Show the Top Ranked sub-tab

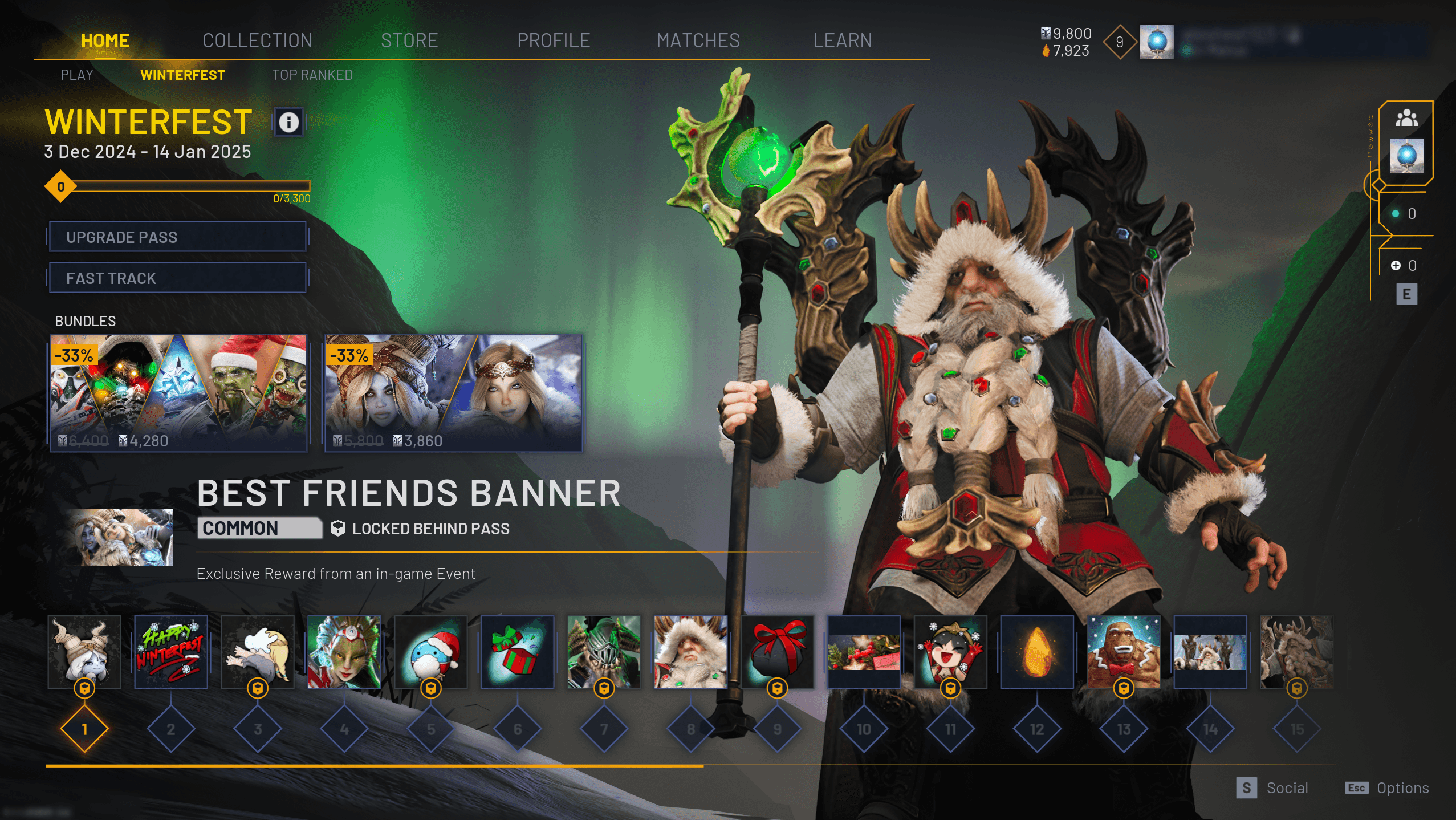point(312,75)
